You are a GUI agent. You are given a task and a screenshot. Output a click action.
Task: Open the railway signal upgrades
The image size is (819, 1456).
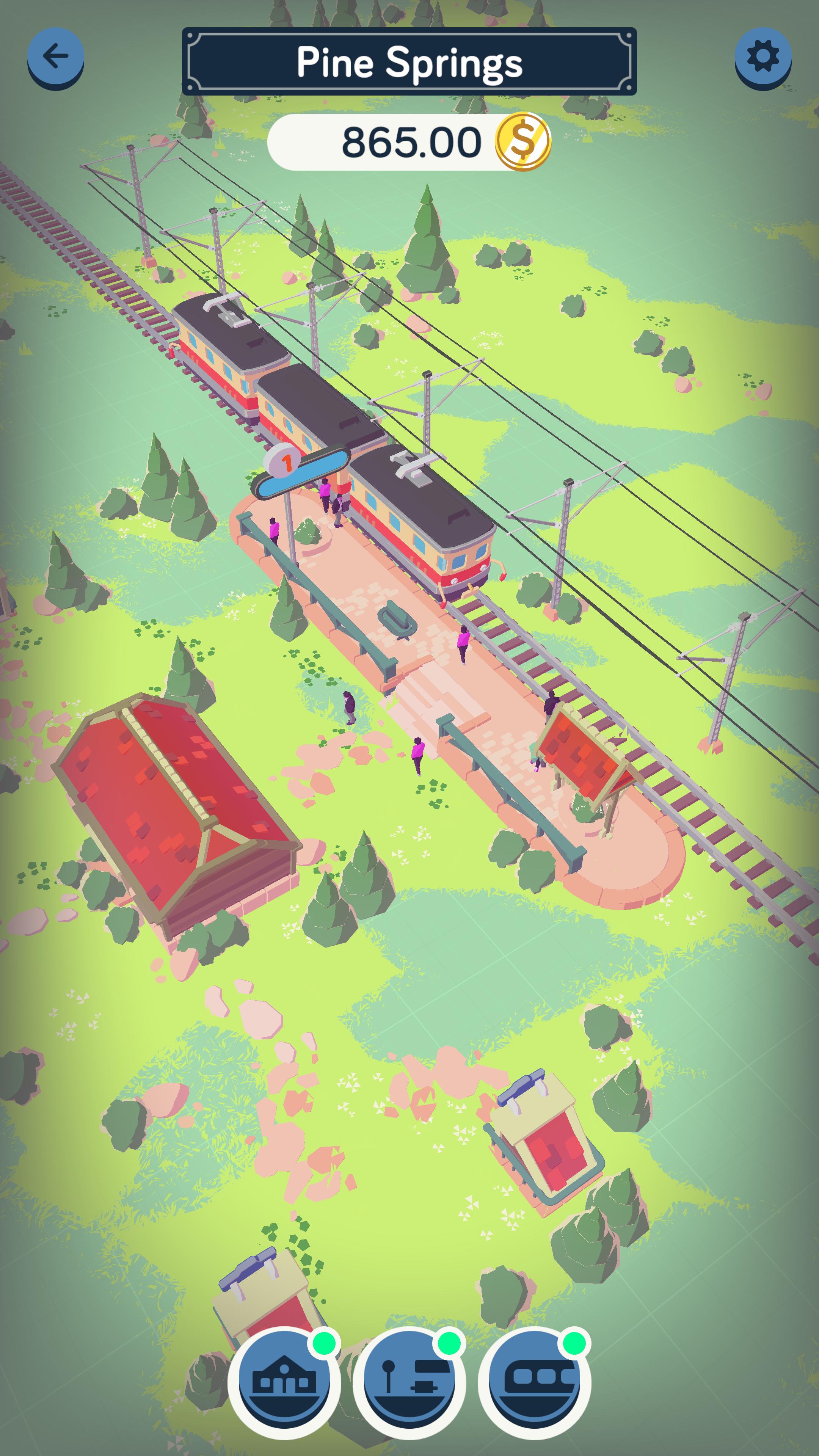tap(409, 1381)
